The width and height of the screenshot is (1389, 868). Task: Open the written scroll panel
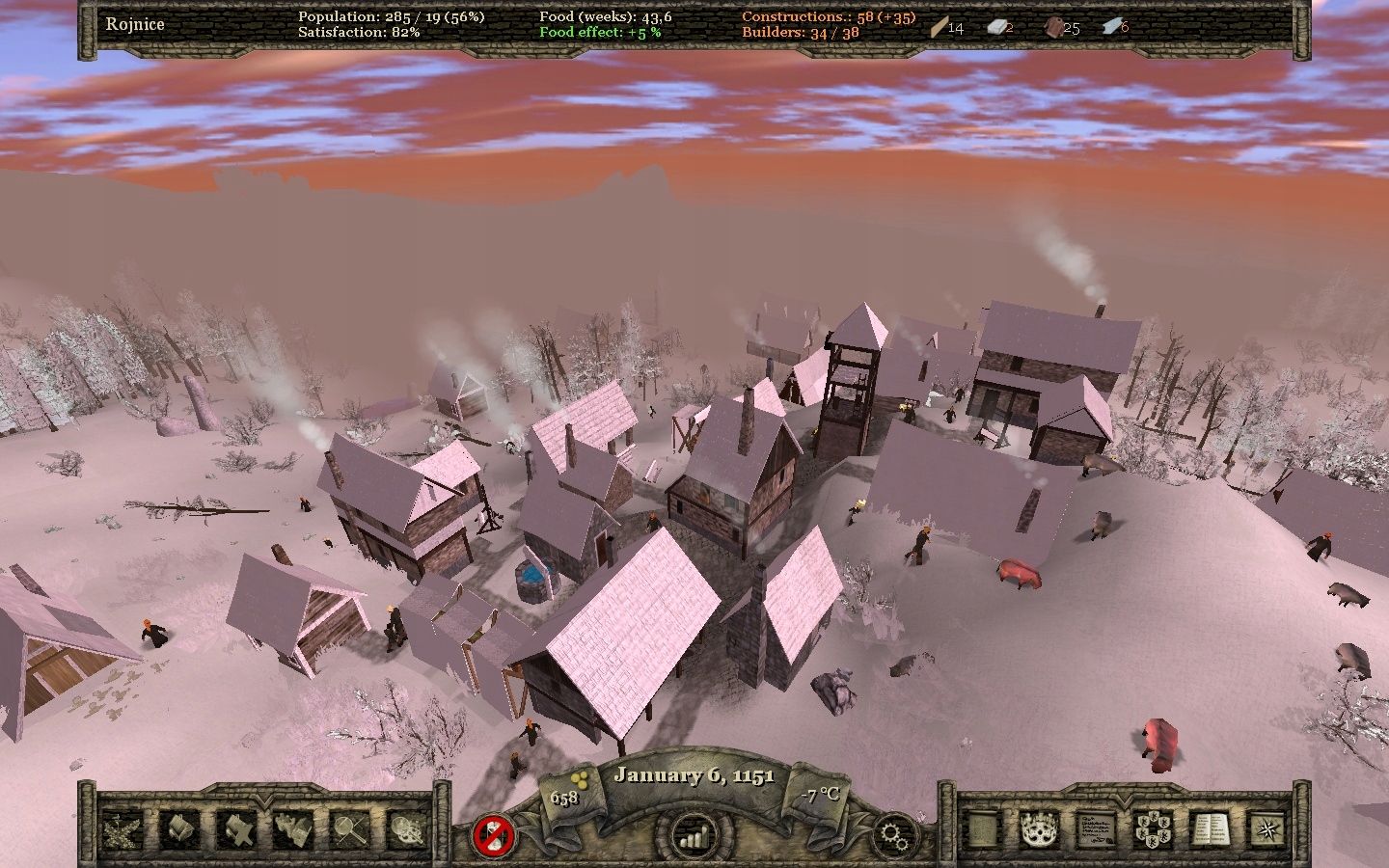click(984, 827)
